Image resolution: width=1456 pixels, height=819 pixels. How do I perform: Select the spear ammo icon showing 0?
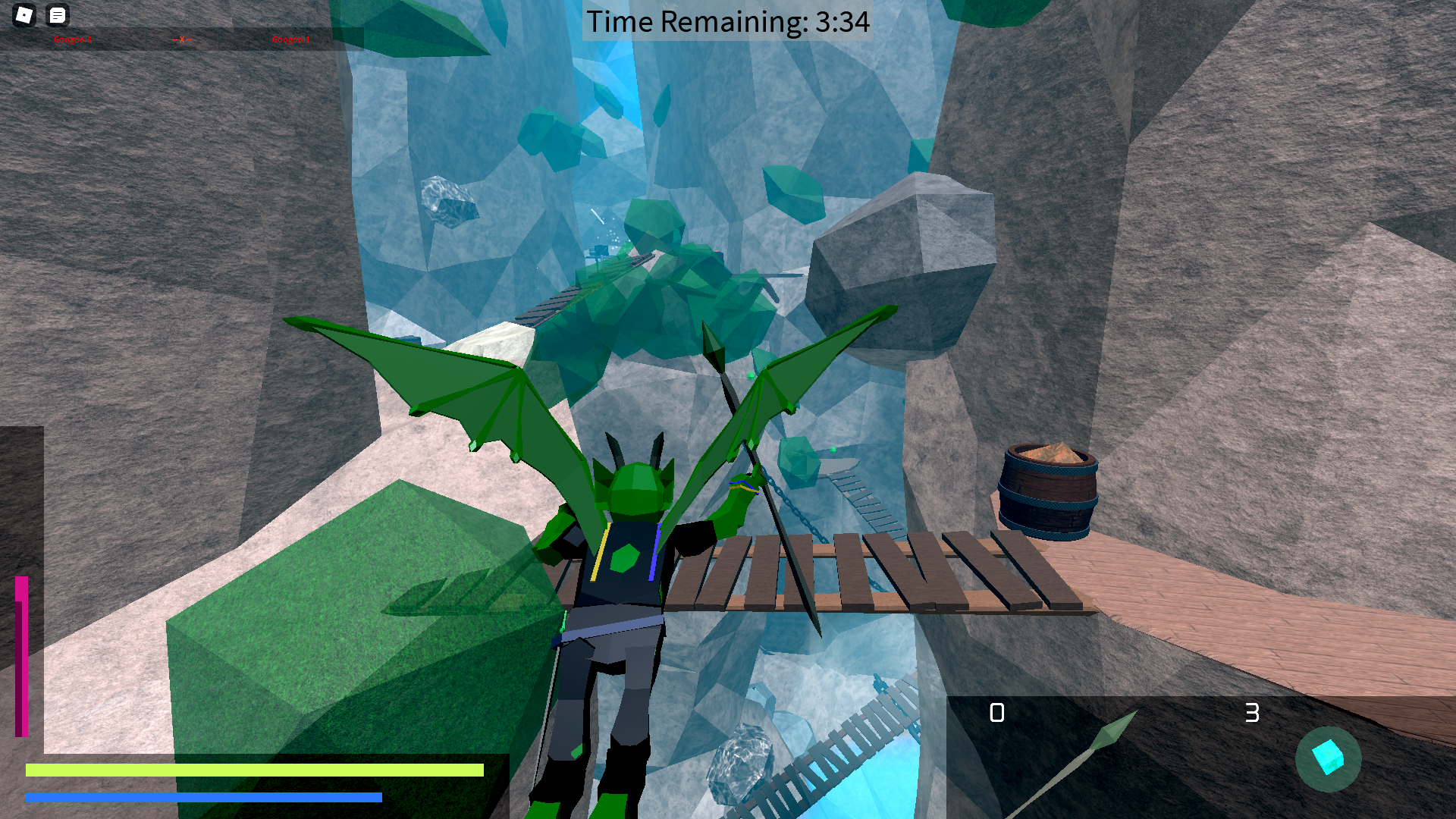(998, 713)
